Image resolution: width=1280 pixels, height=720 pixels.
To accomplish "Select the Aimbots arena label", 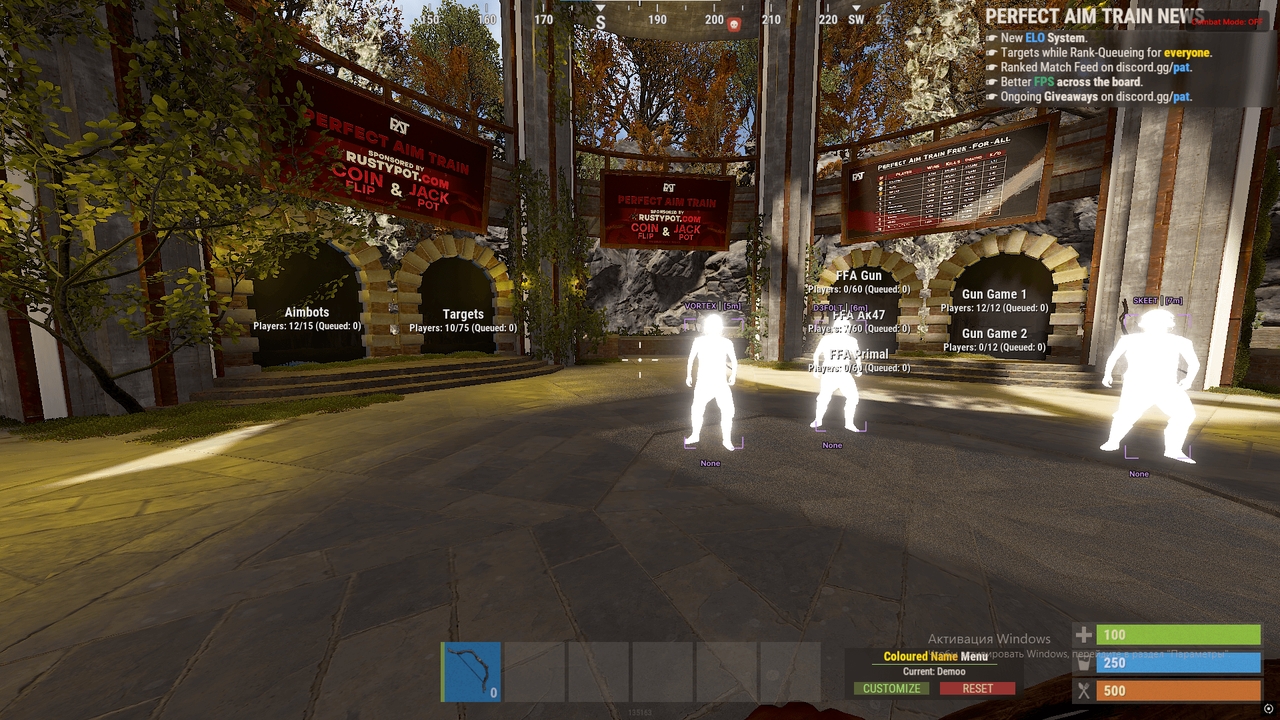I will pyautogui.click(x=307, y=312).
